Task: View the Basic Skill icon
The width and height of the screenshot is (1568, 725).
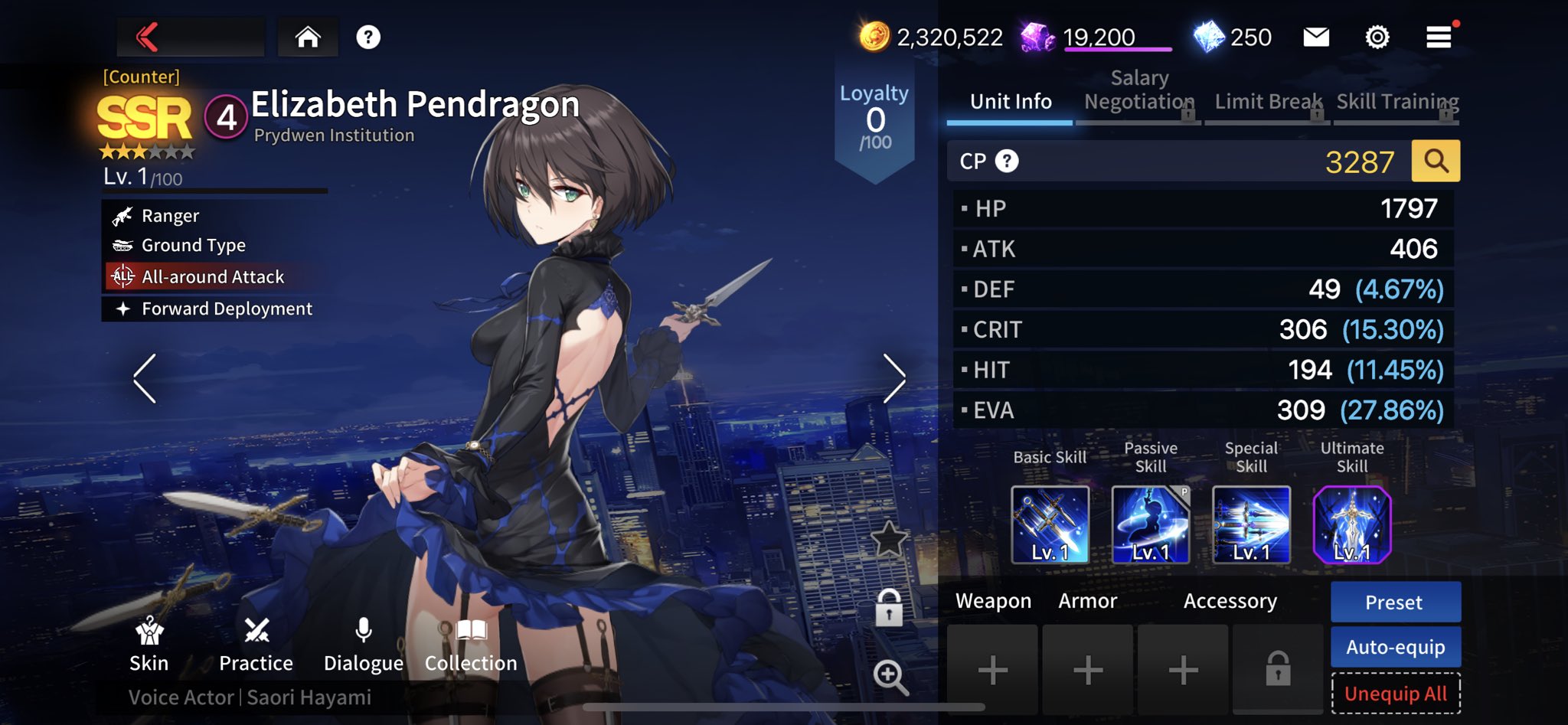Action: click(1050, 525)
